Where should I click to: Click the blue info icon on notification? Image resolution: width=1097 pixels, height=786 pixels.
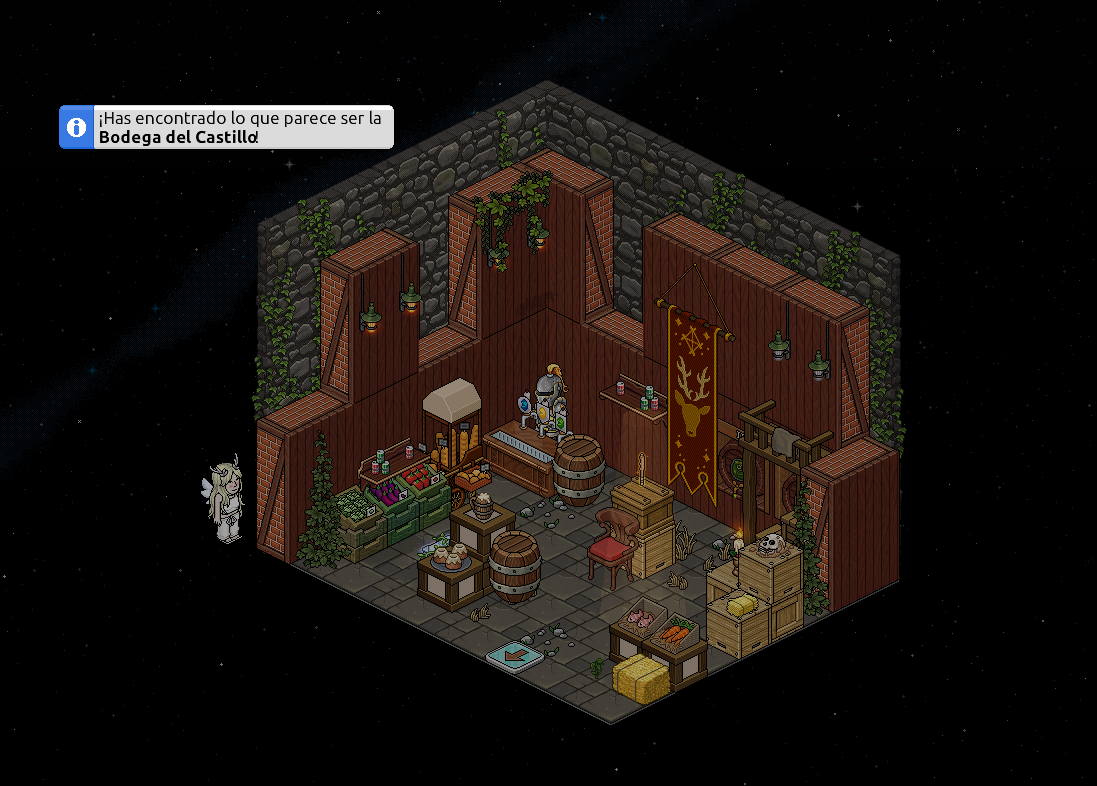tap(76, 127)
